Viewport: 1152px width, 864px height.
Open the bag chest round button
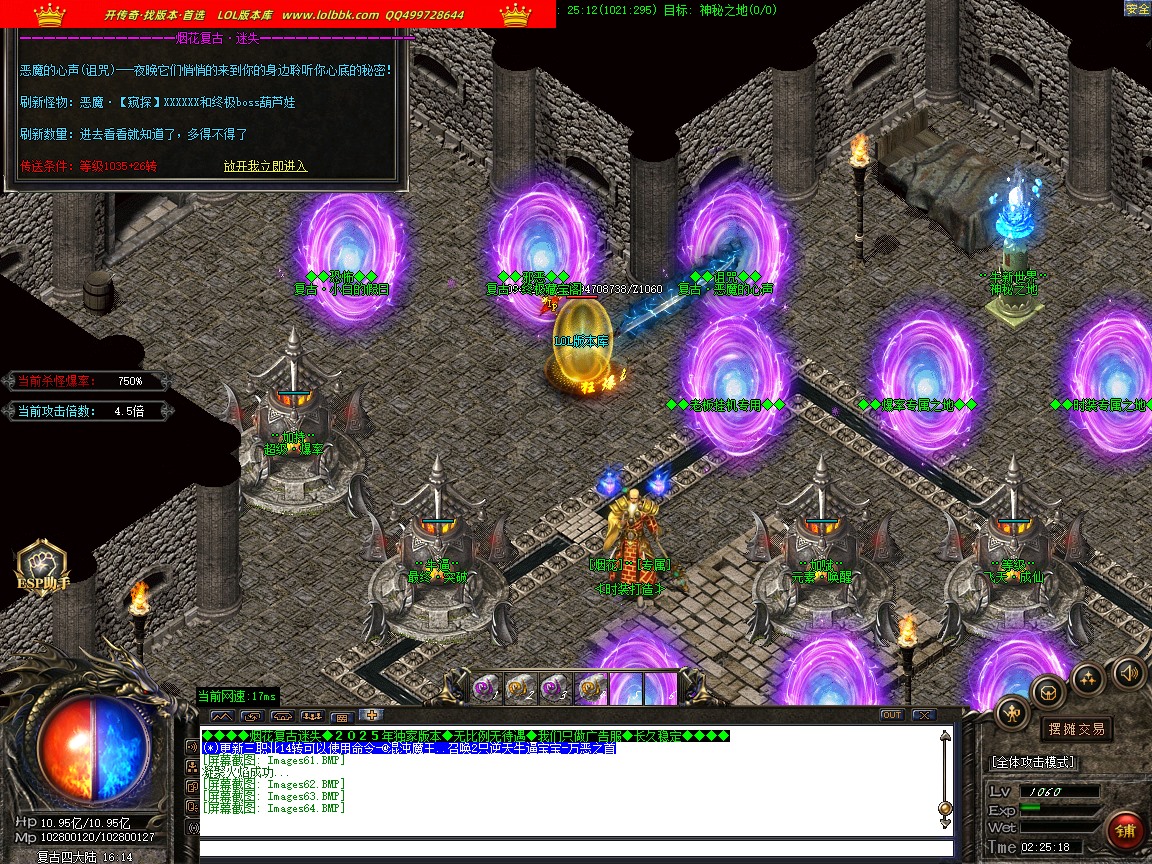(1048, 690)
